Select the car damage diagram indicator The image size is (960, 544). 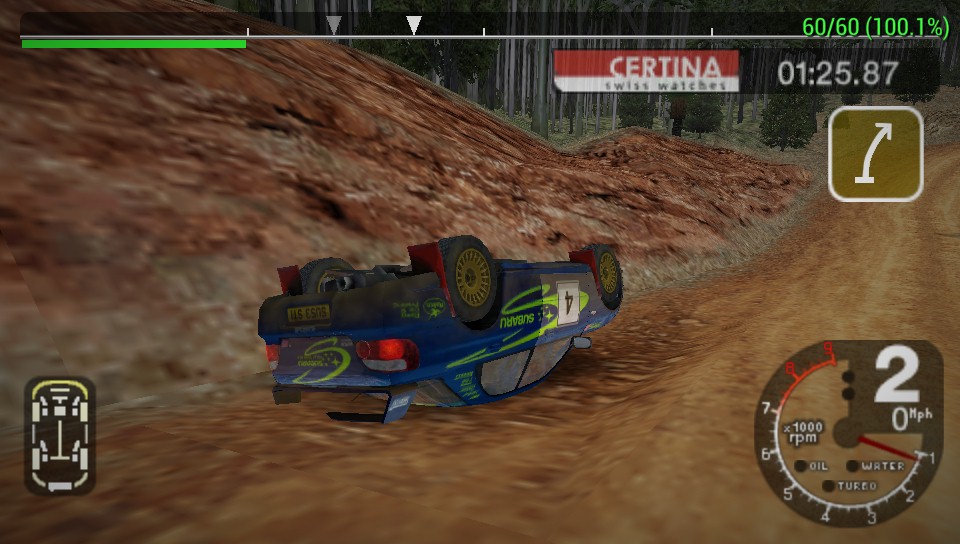point(60,435)
